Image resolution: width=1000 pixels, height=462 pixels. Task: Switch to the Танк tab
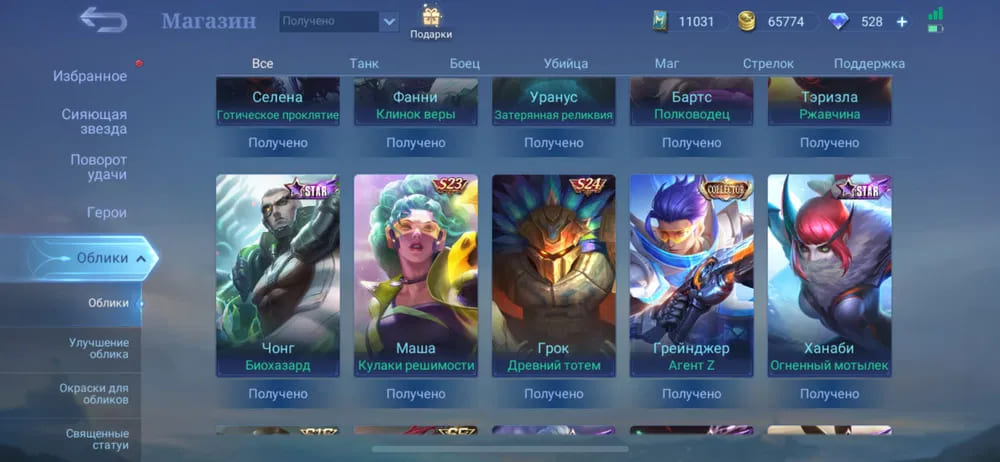point(364,63)
